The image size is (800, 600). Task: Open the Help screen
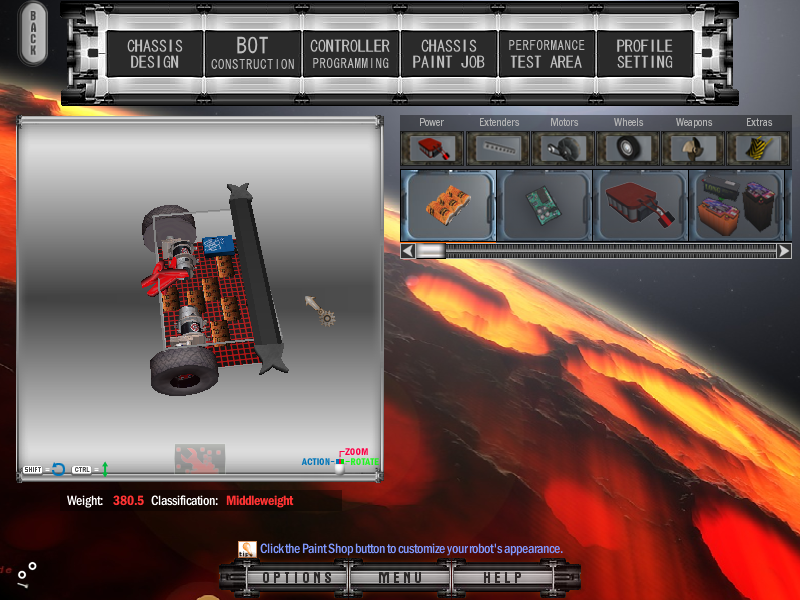click(503, 578)
